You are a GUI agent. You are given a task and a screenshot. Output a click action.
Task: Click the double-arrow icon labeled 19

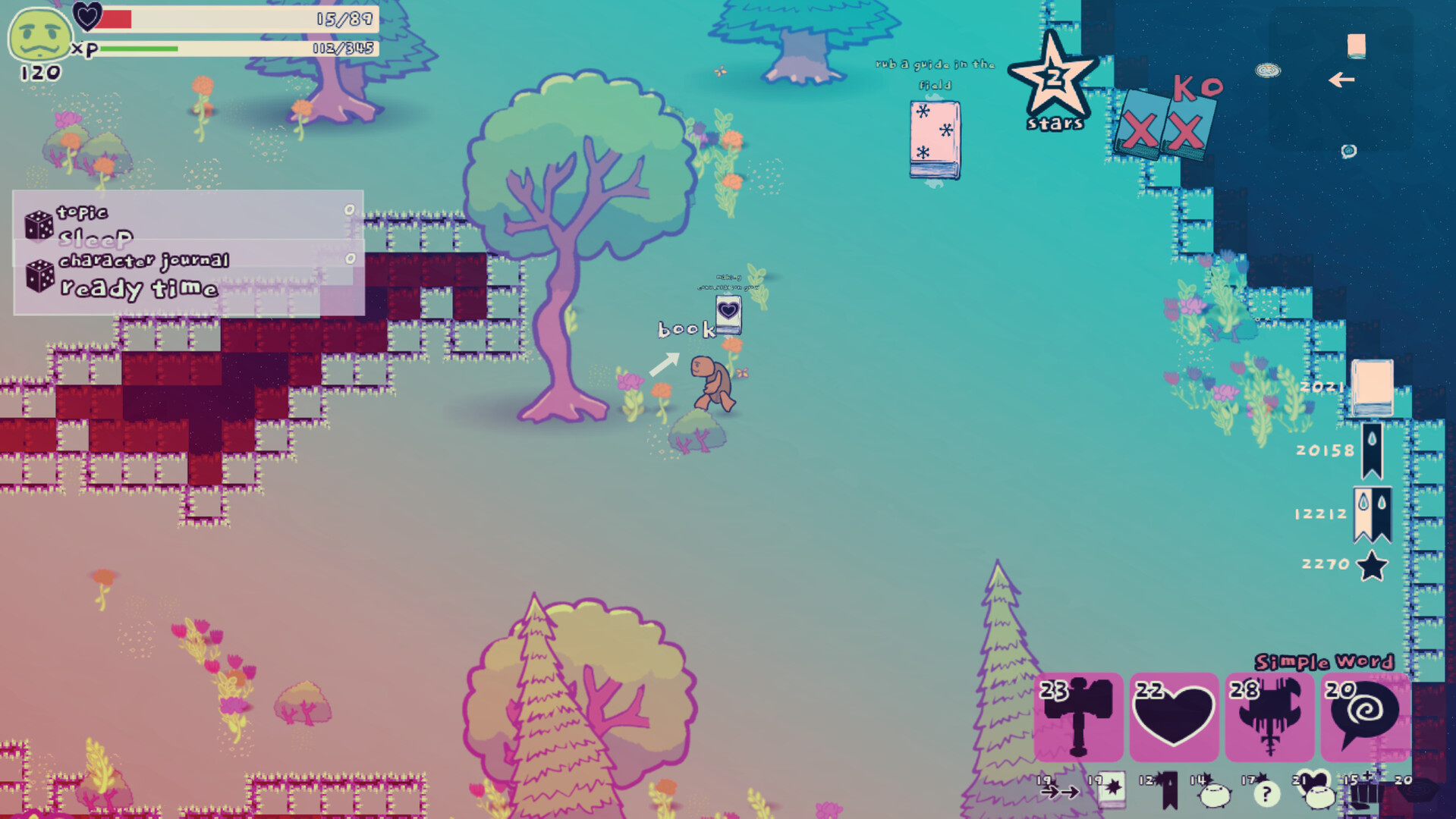click(1061, 795)
